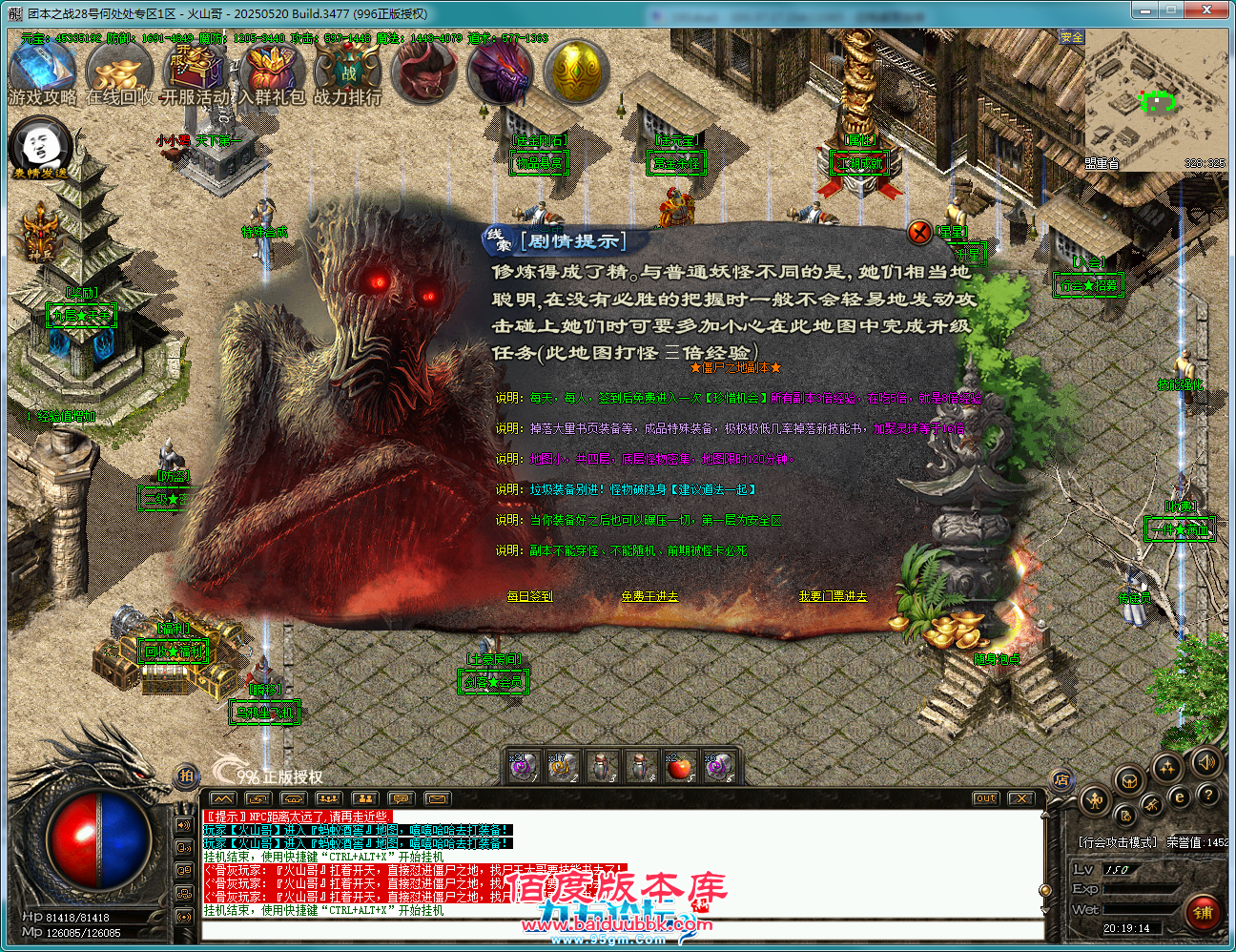Click the chat text input field
Viewport: 1236px width, 952px height.
pyautogui.click(x=620, y=928)
